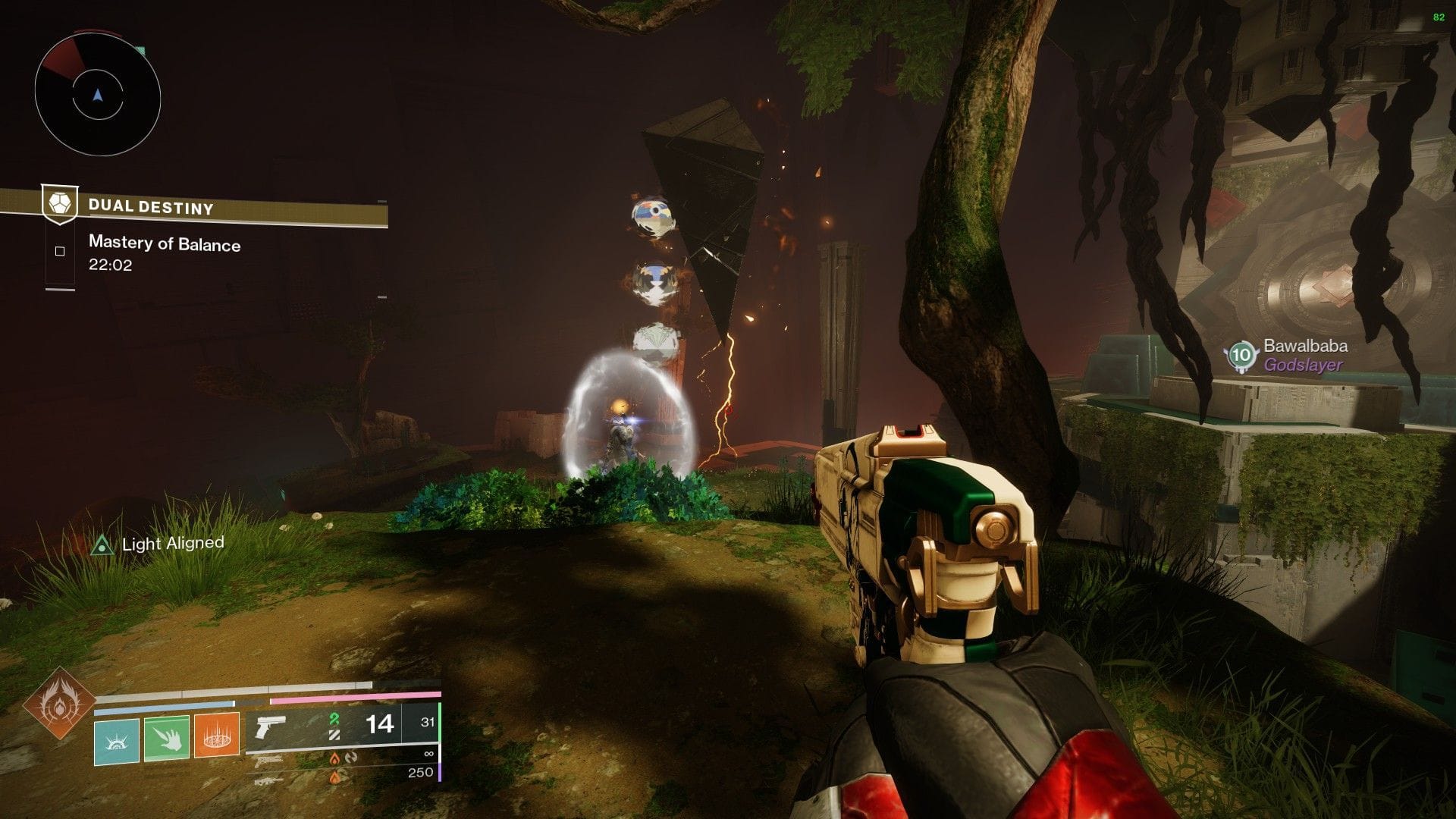Select the equipped sidearm weapon icon
Viewport: 1456px width, 819px height.
[271, 728]
